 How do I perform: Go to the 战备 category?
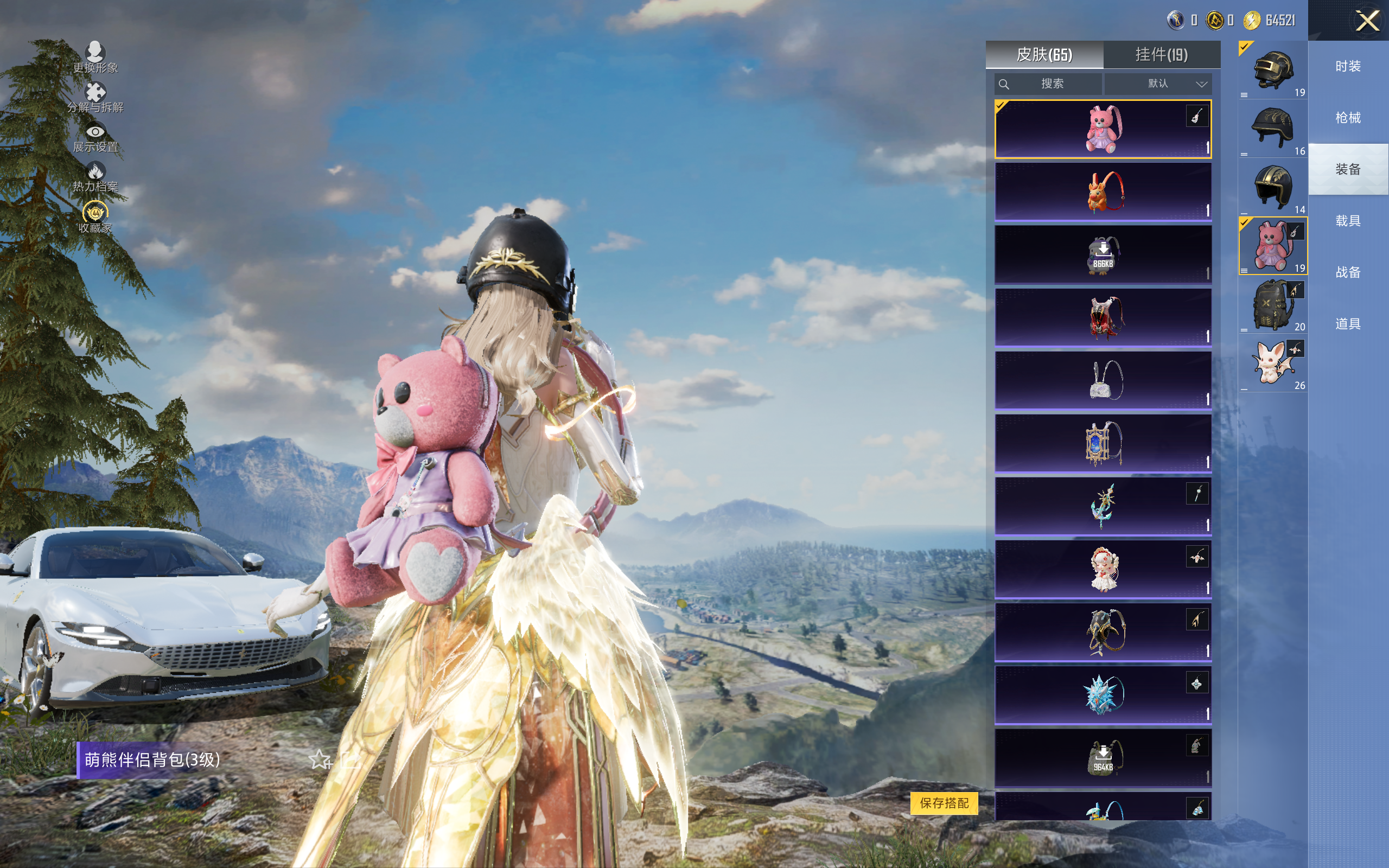coord(1348,272)
